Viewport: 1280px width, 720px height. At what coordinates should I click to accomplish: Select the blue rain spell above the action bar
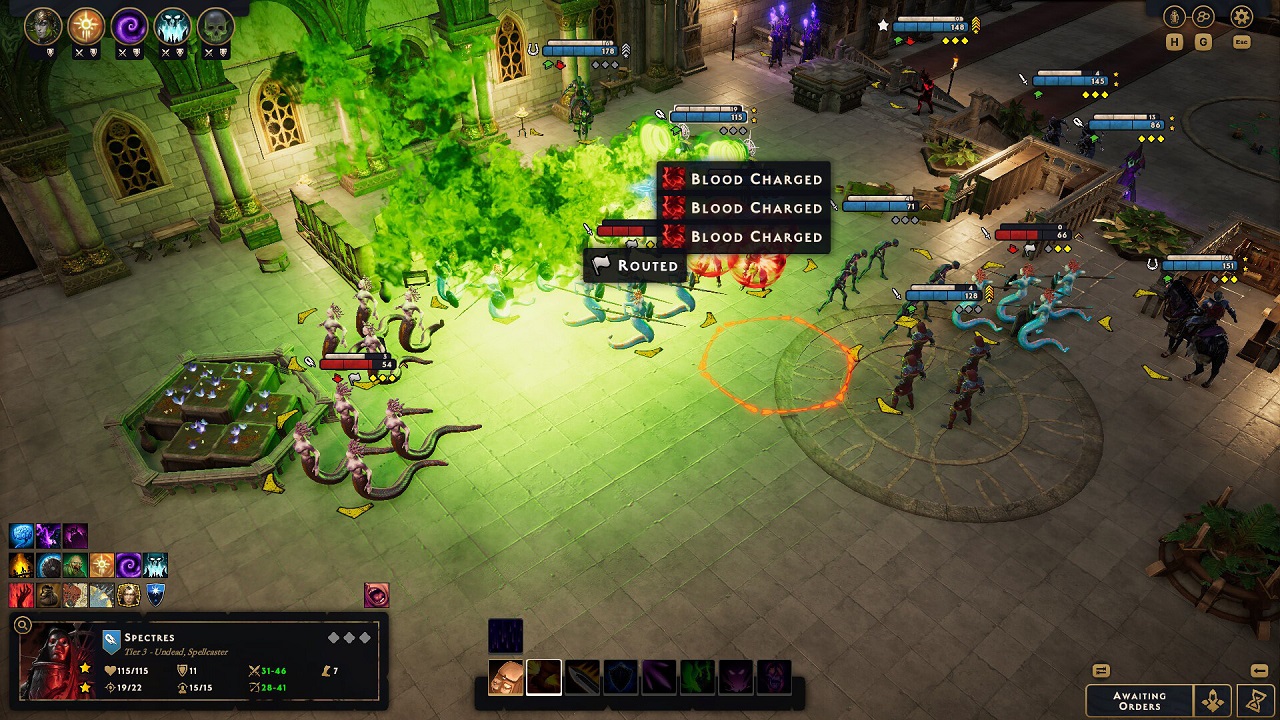point(505,635)
